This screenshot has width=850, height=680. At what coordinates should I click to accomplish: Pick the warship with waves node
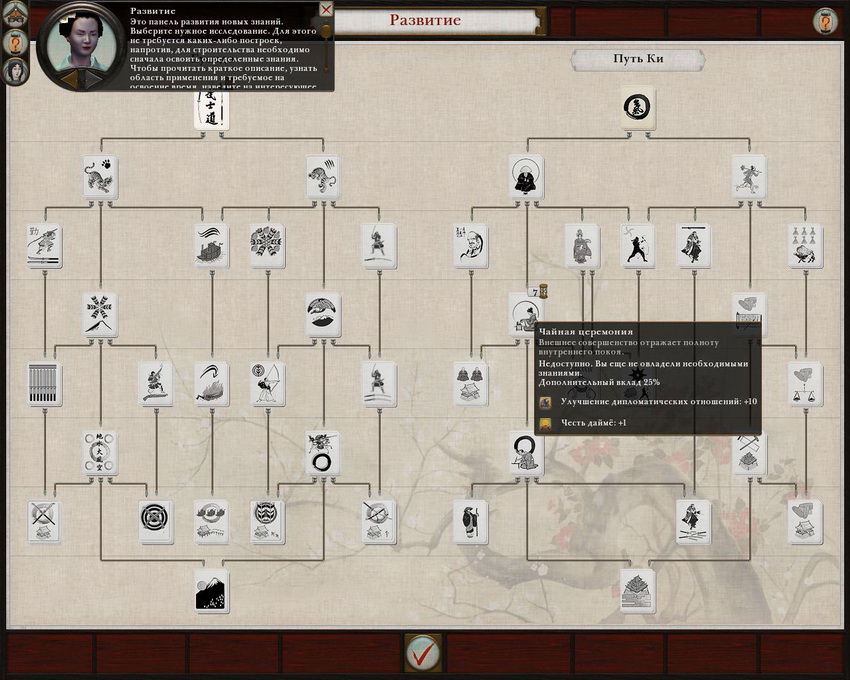pyautogui.click(x=211, y=246)
